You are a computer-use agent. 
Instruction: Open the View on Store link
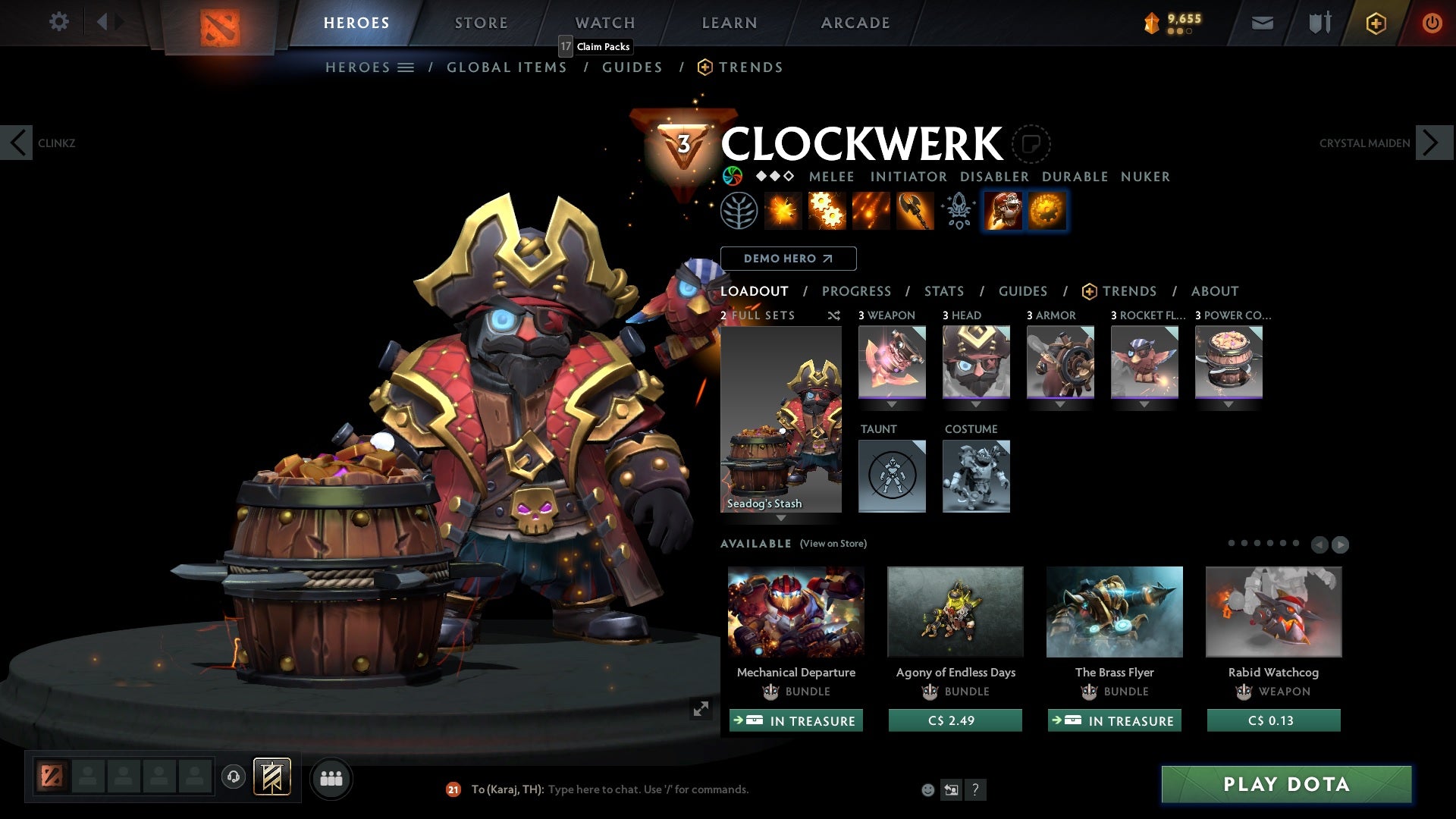click(x=833, y=544)
